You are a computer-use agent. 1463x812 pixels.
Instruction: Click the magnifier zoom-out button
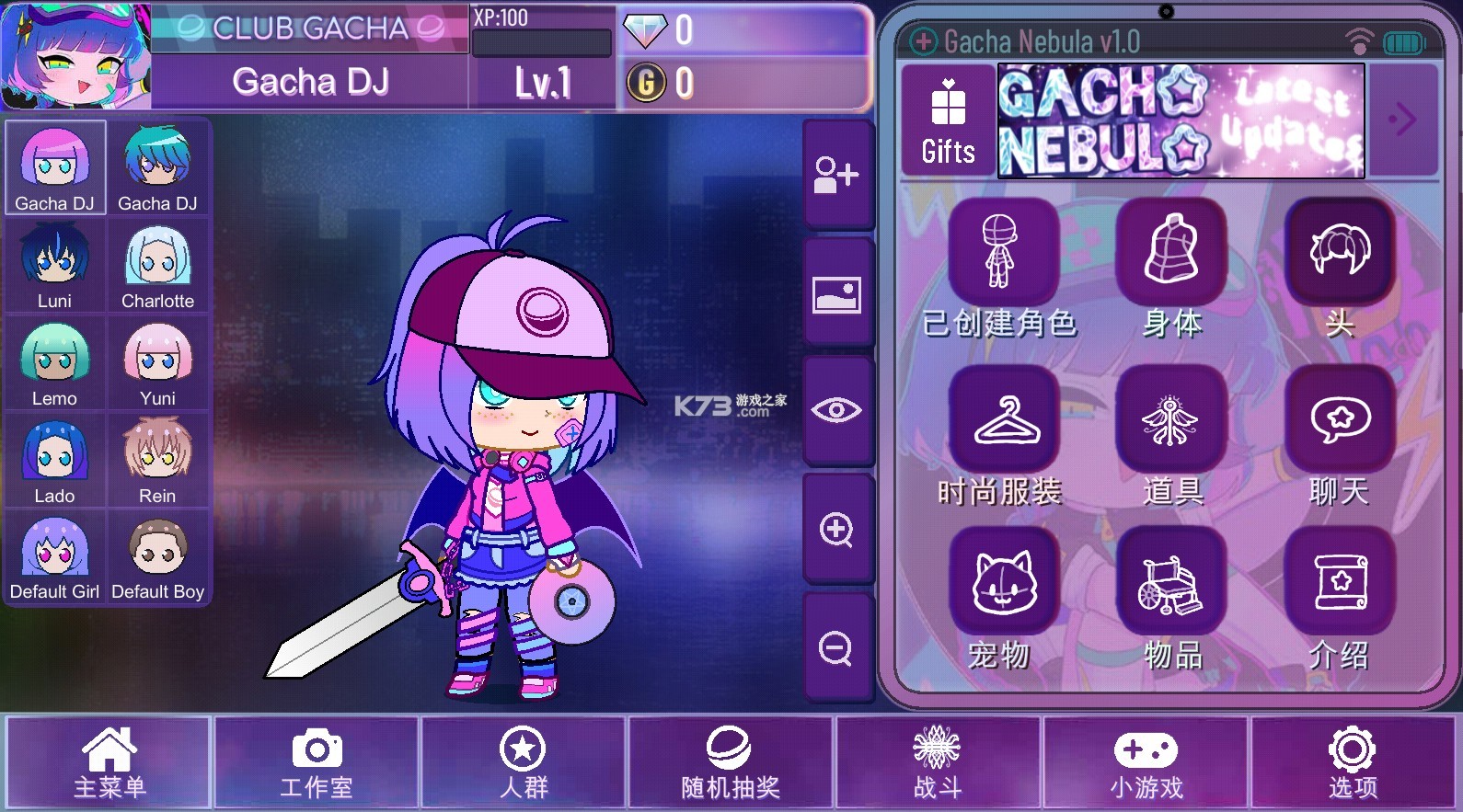836,648
